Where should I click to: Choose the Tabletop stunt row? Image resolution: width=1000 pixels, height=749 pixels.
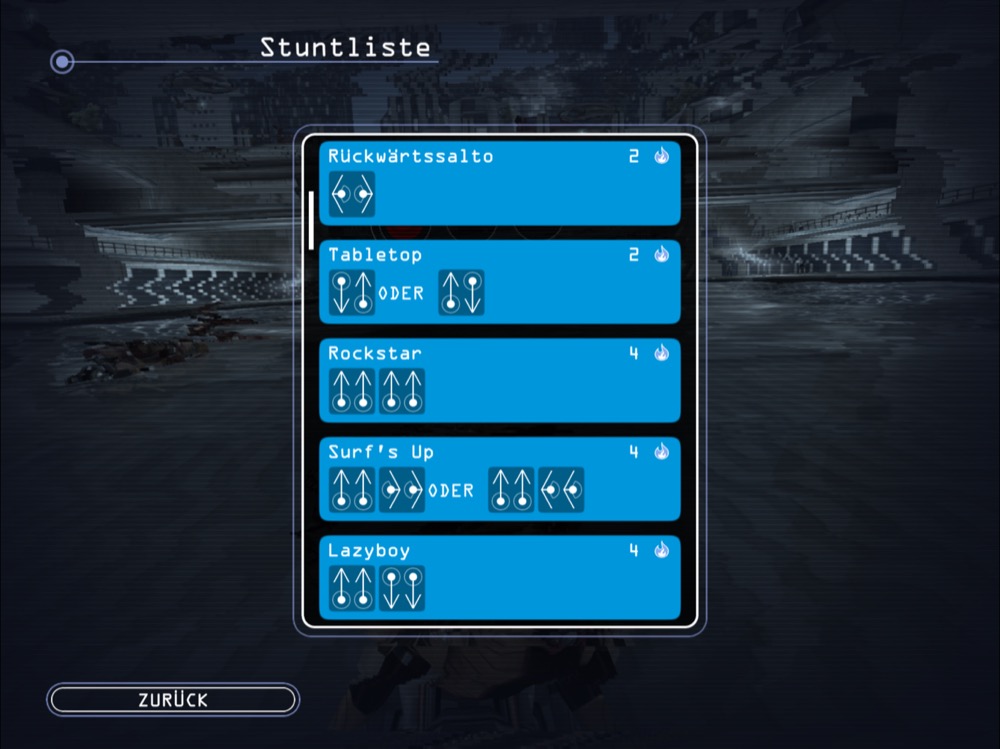[500, 281]
